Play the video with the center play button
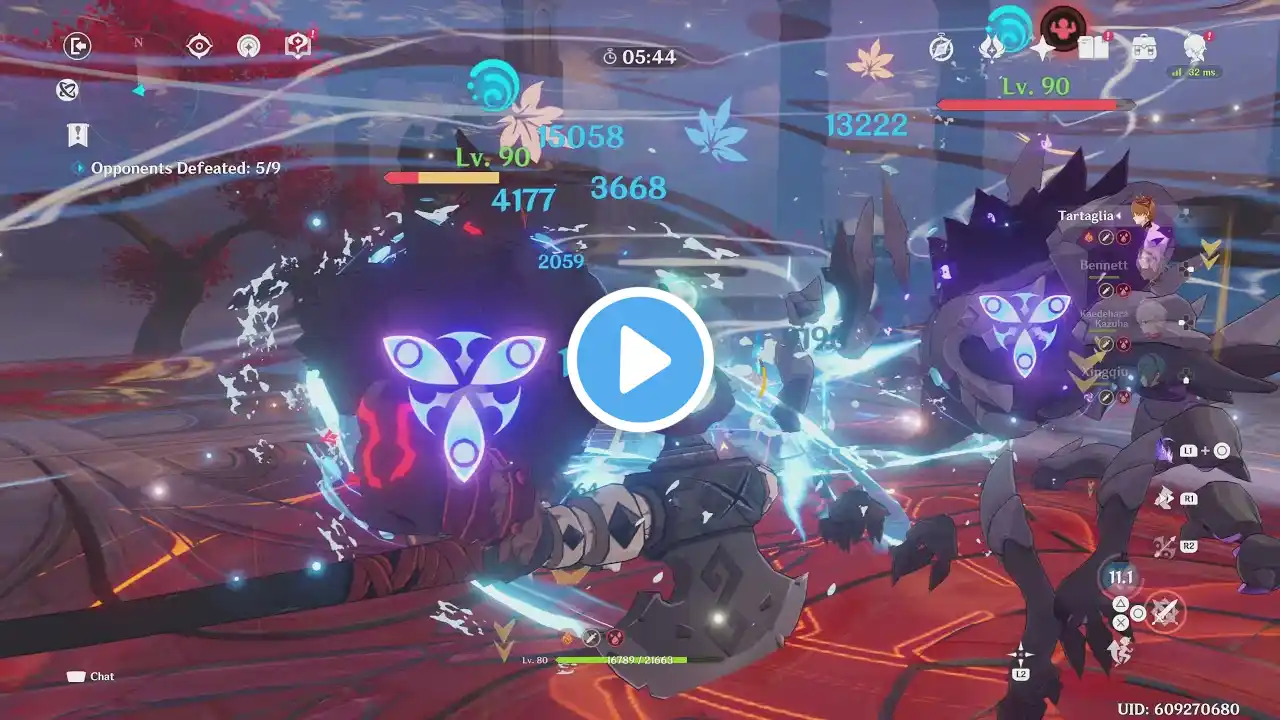Image resolution: width=1280 pixels, height=720 pixels. (x=640, y=361)
